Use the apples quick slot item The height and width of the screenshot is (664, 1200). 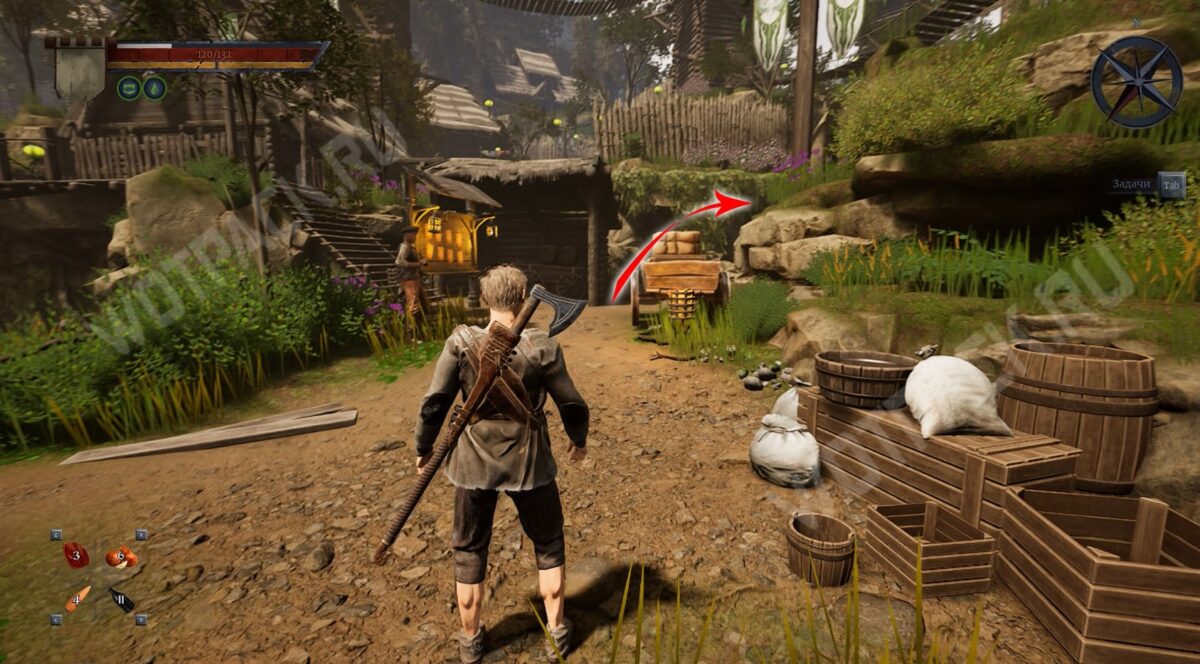[121, 557]
